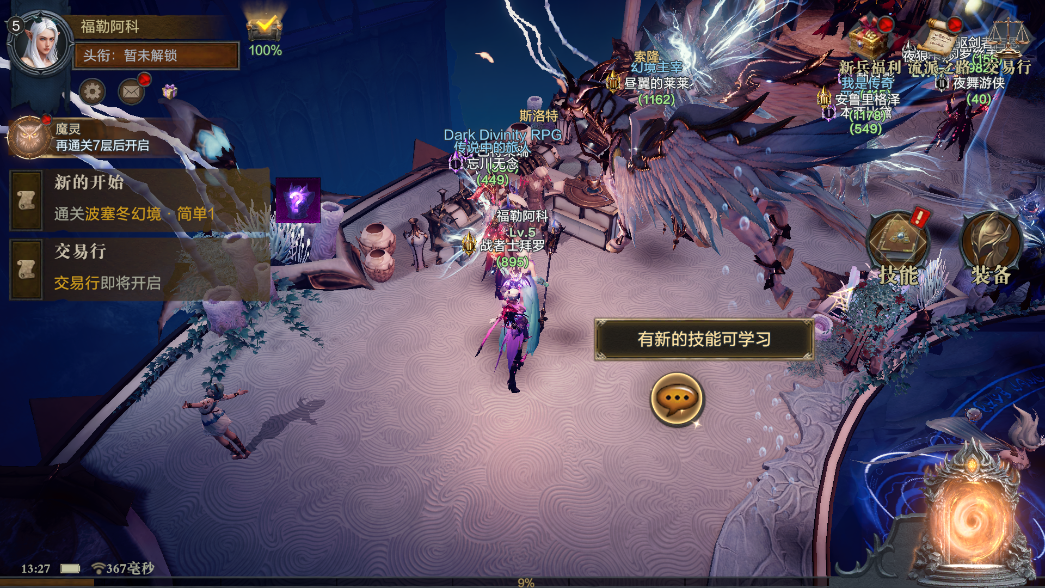This screenshot has width=1045, height=588.
Task: Open the chat speech bubble button
Action: [x=678, y=399]
